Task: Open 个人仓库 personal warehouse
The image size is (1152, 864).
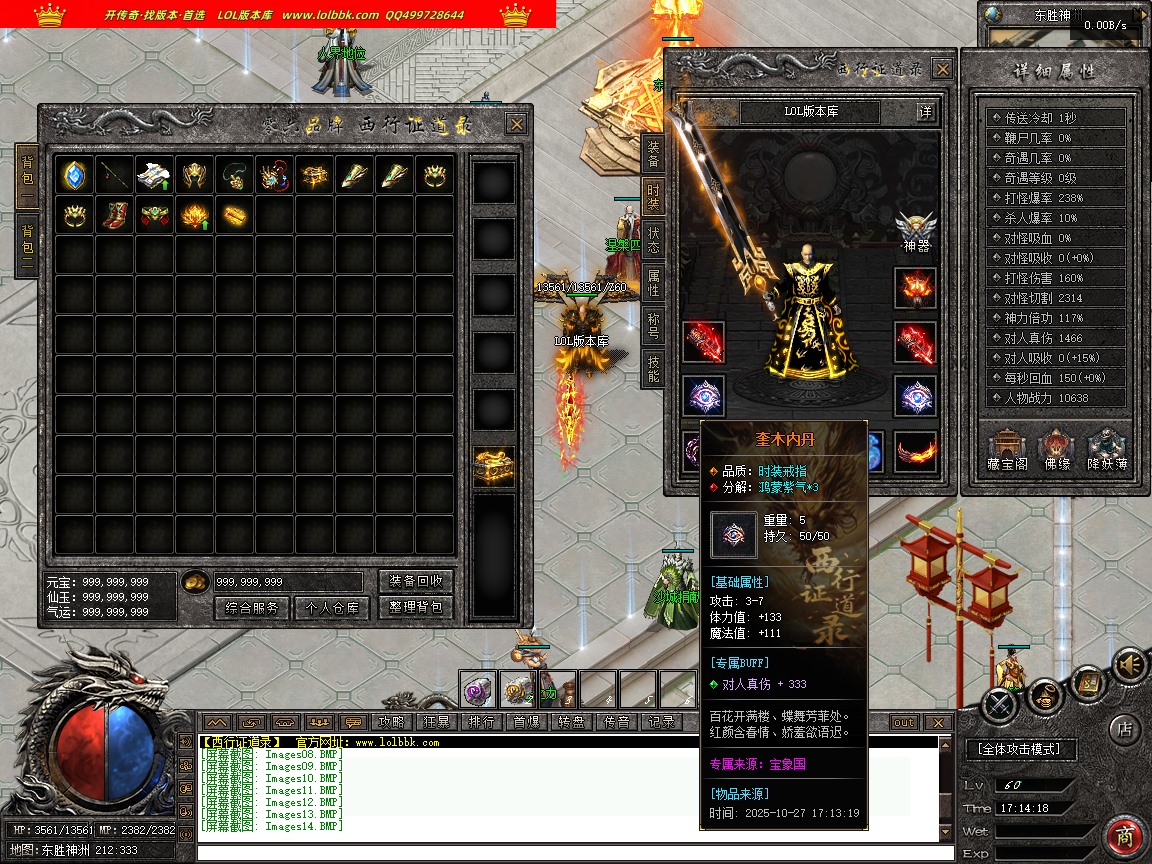Action: (332, 607)
